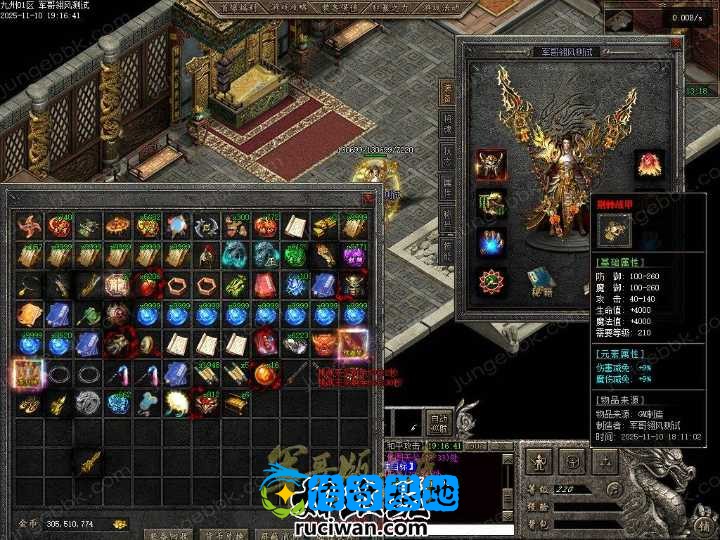The image size is (720, 540).
Task: Click the green claw equipment slot
Action: pos(490,203)
